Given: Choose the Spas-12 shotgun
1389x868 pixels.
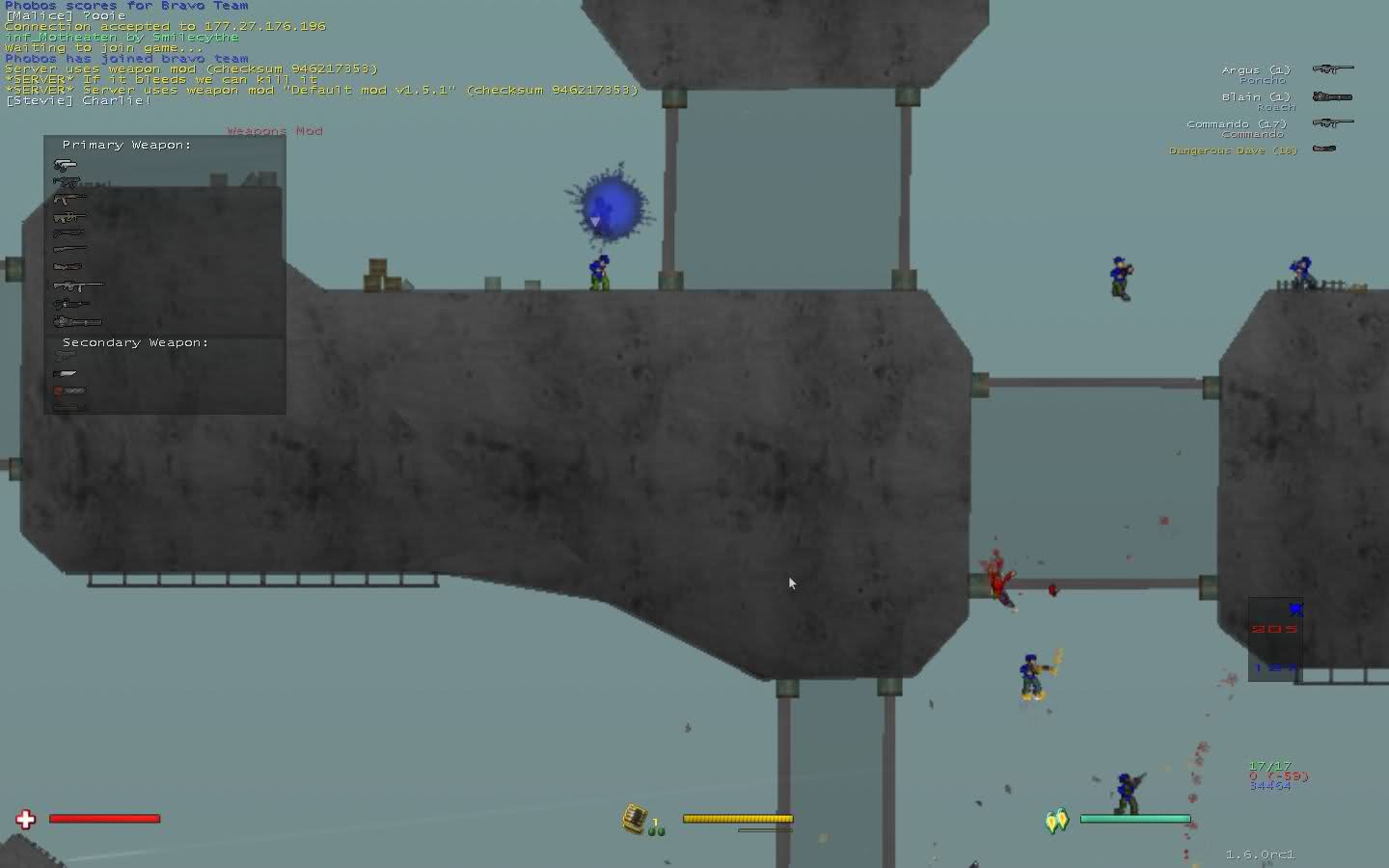Looking at the screenshot, I should coord(69,233).
